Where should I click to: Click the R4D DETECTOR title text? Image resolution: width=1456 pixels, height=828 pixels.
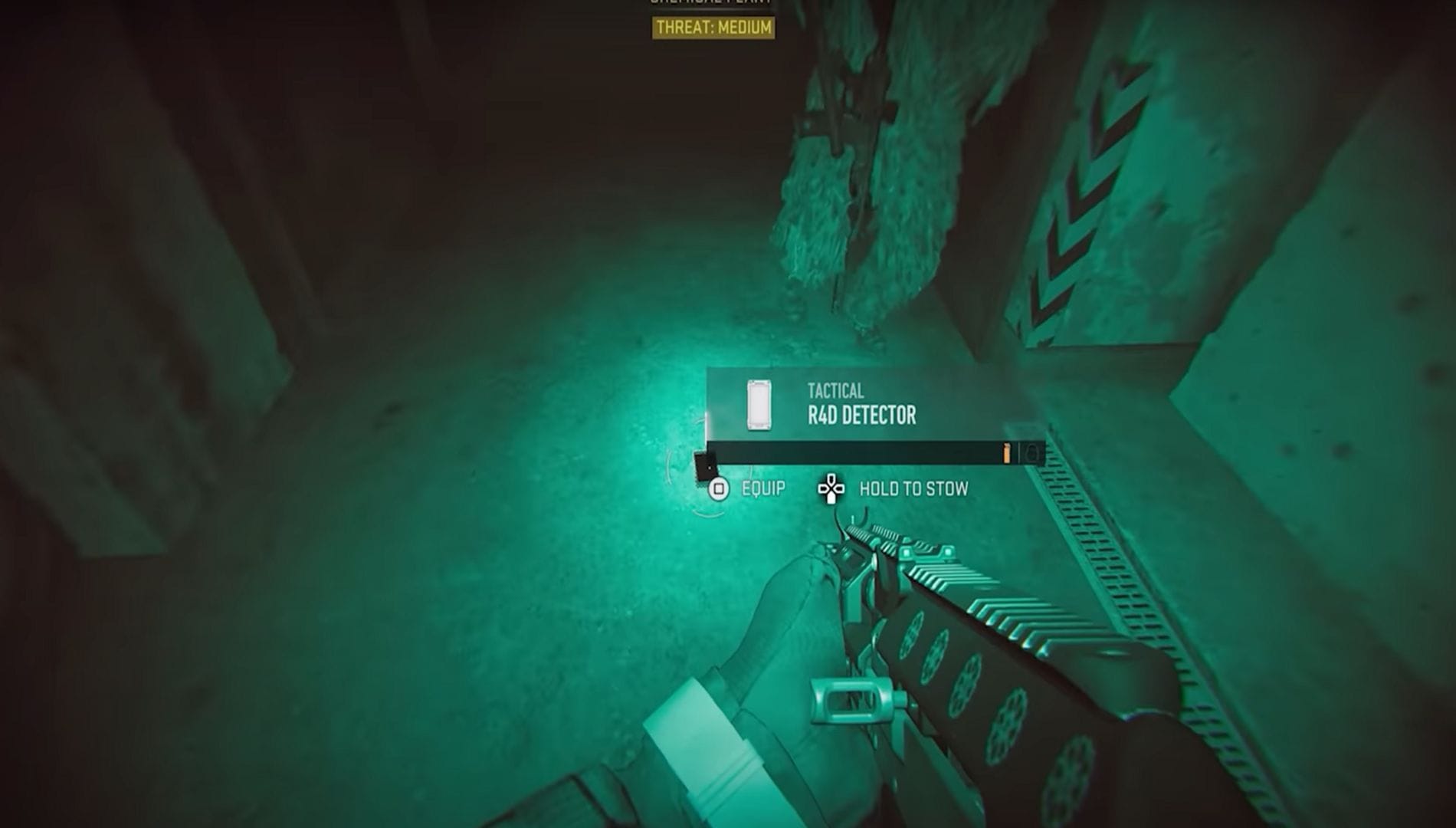(x=861, y=412)
